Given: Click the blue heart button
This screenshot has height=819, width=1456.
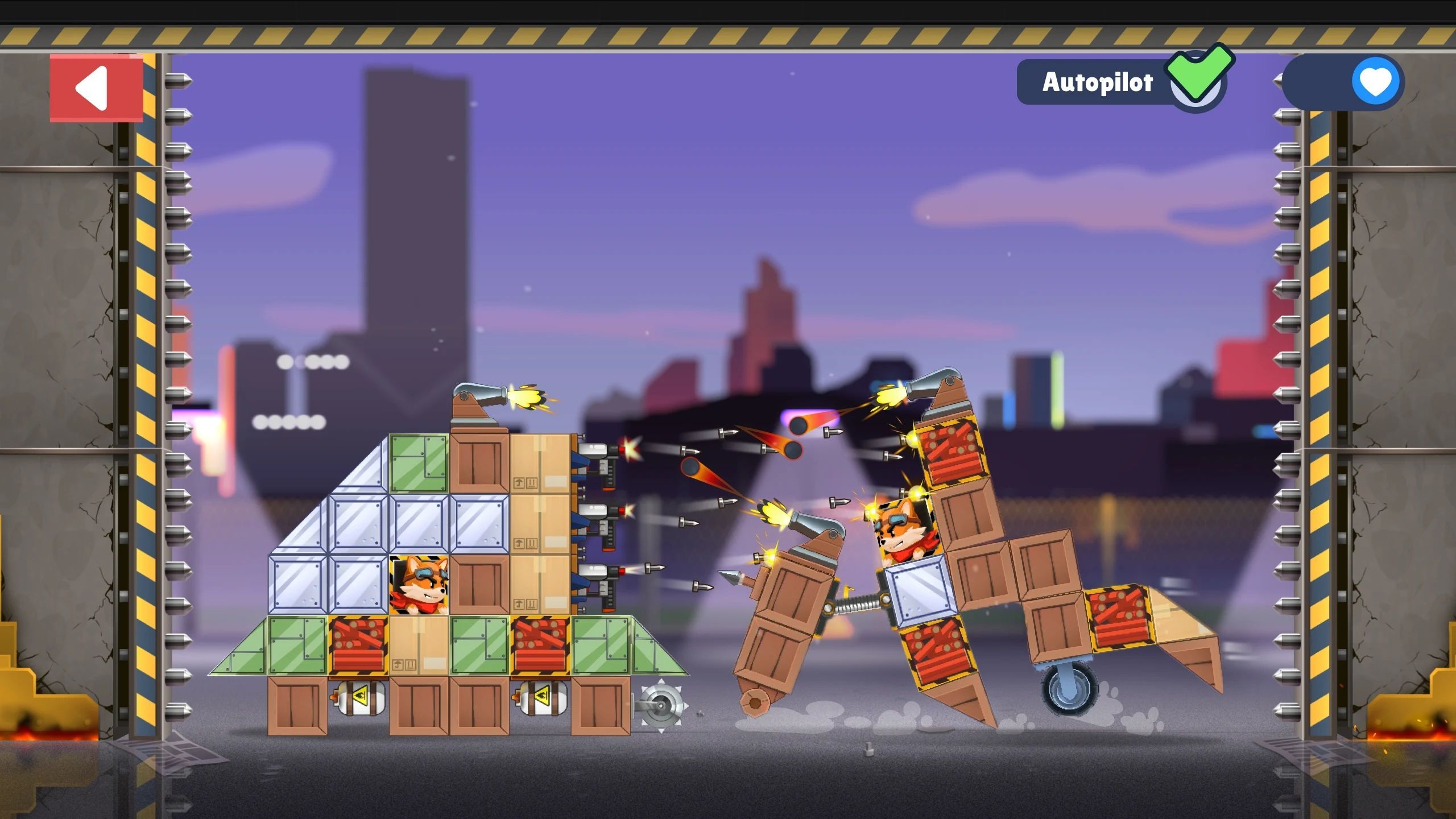Looking at the screenshot, I should [x=1375, y=82].
